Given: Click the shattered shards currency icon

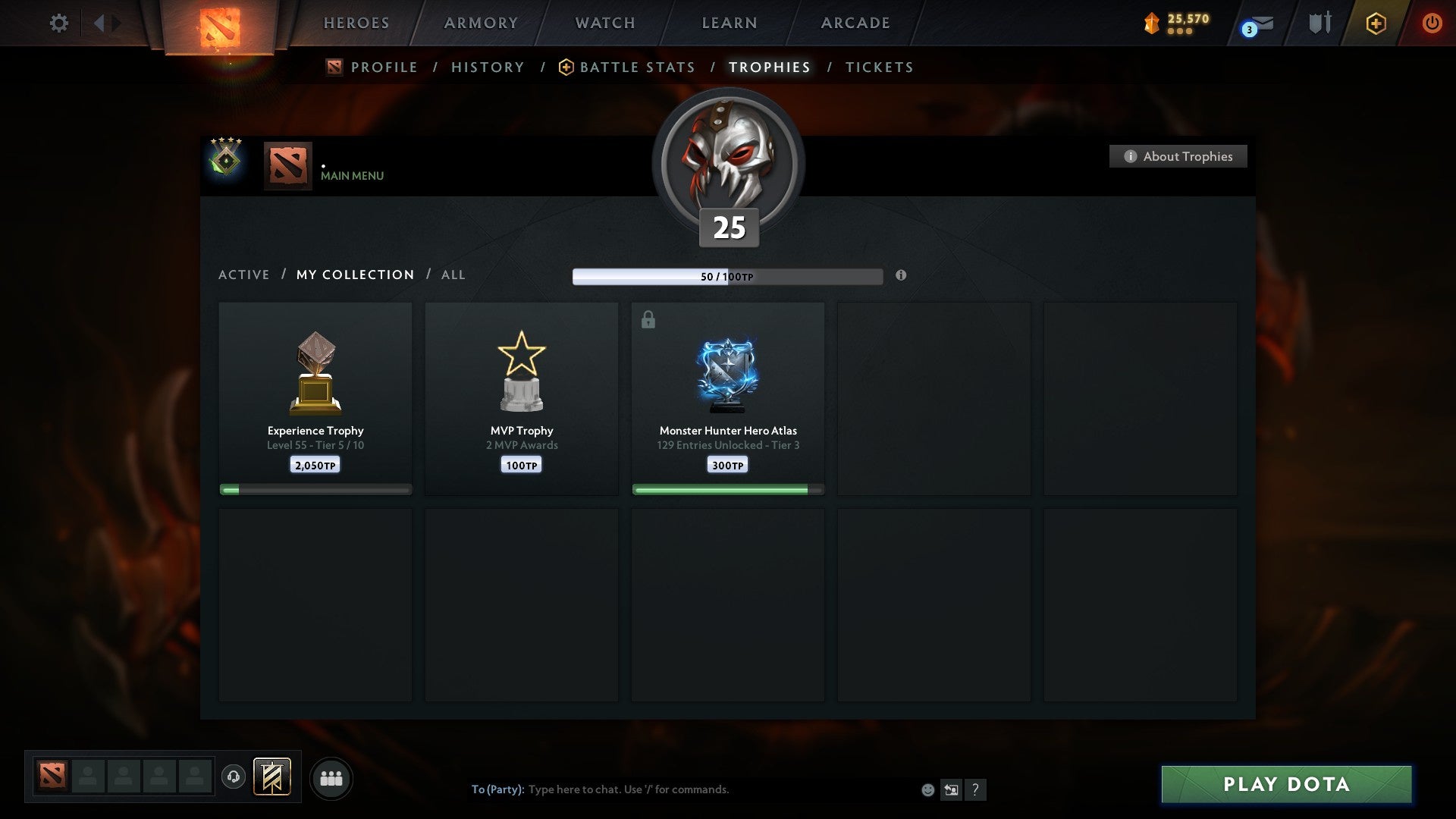Looking at the screenshot, I should [x=1150, y=23].
